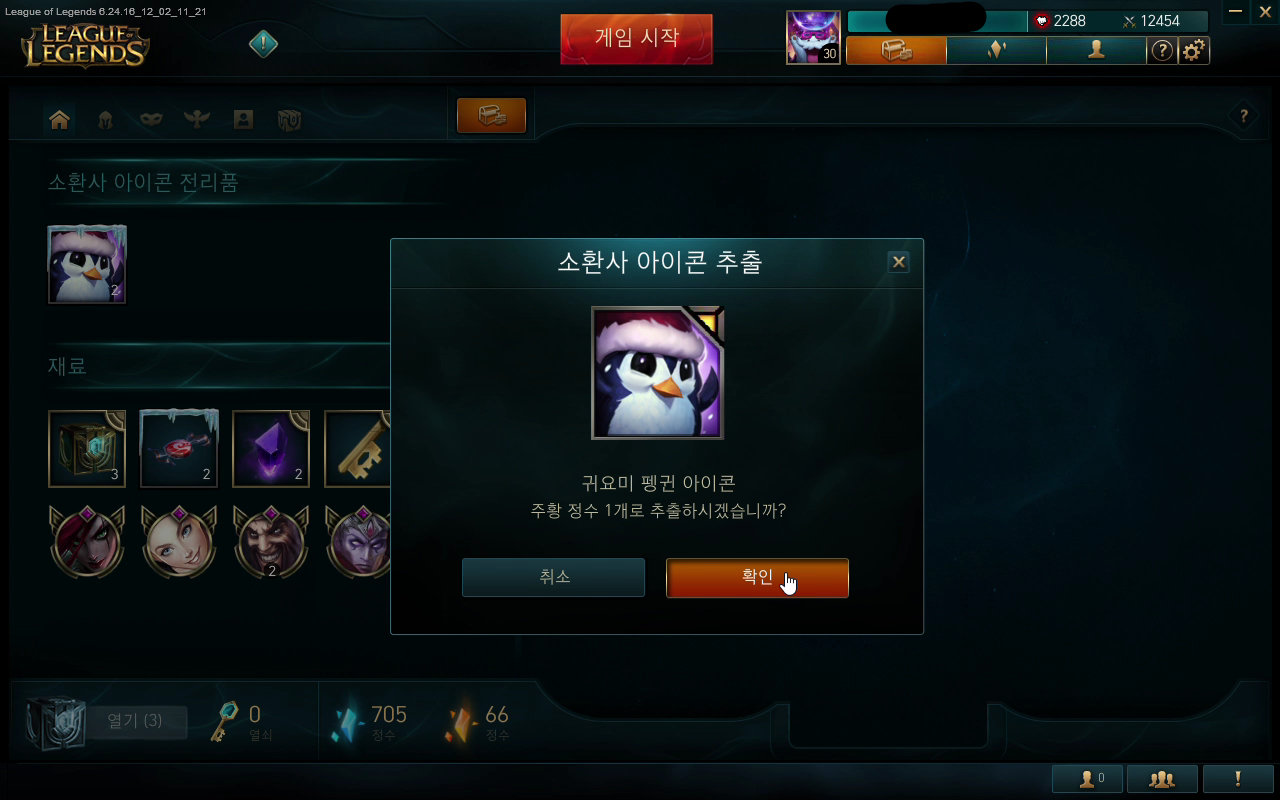Viewport: 1280px width, 800px height.
Task: Click the cute penguin icon preview image
Action: (x=657, y=372)
